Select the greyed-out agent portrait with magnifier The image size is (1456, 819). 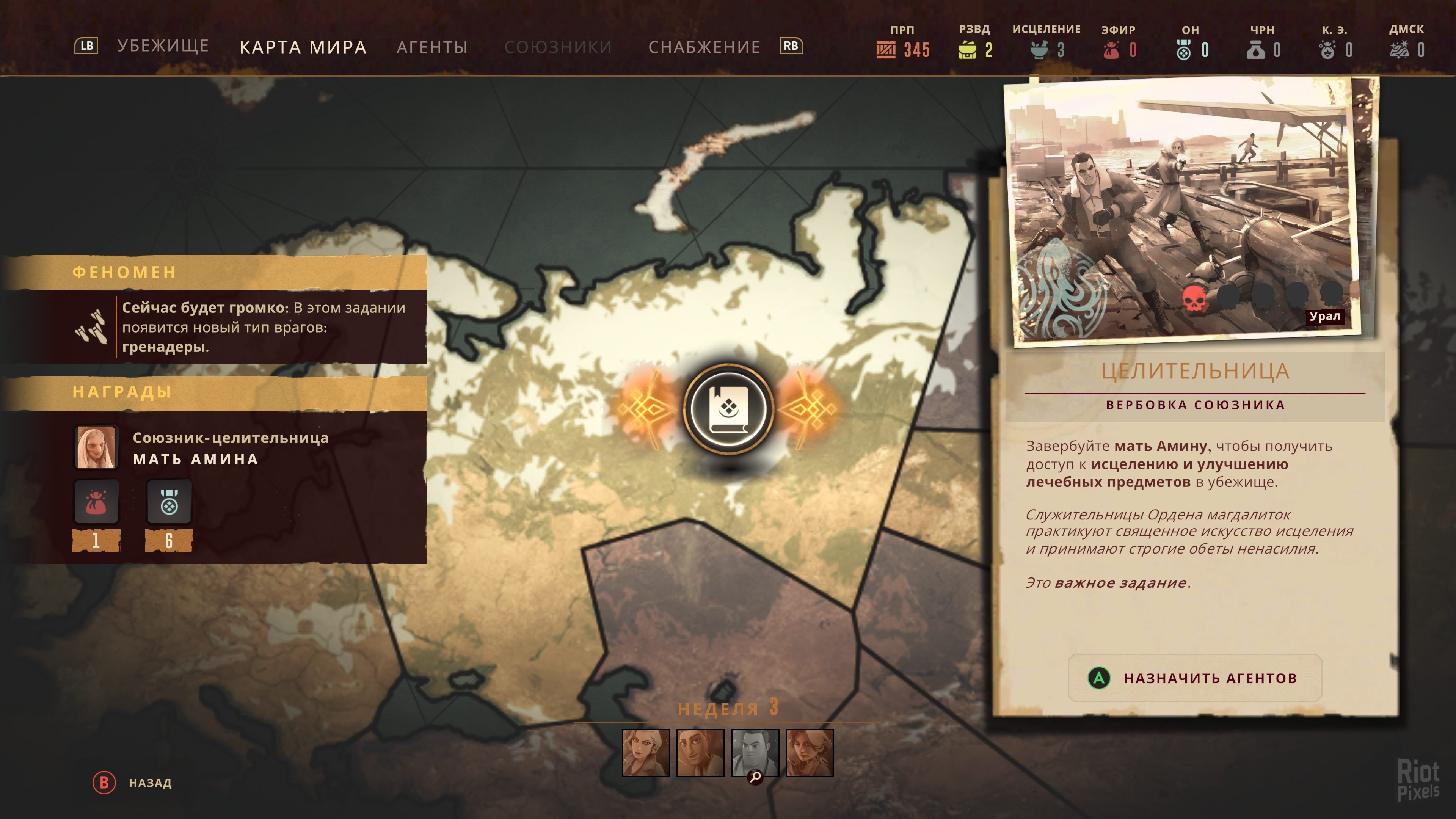tap(755, 752)
